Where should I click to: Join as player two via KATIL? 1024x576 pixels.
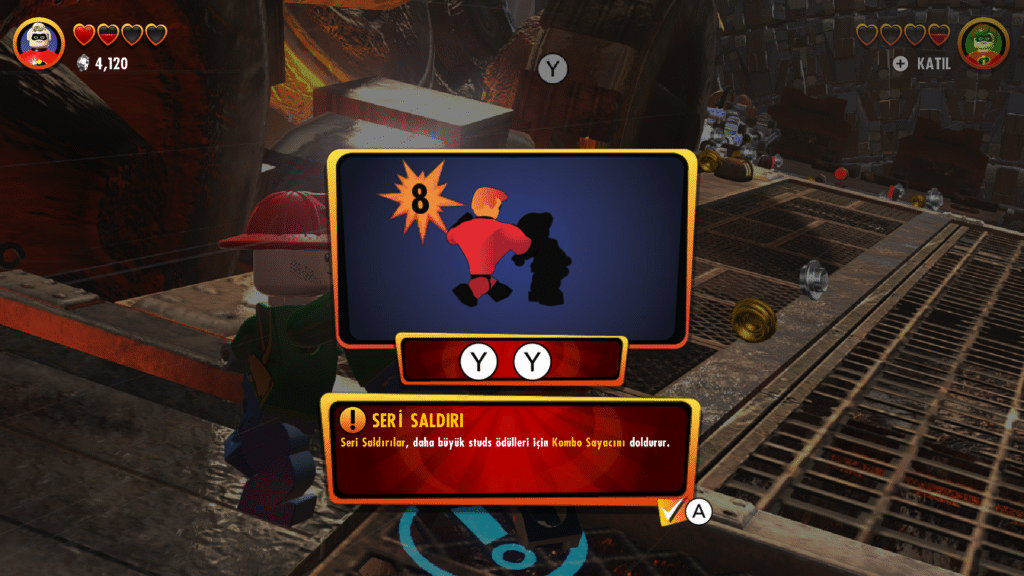click(924, 64)
